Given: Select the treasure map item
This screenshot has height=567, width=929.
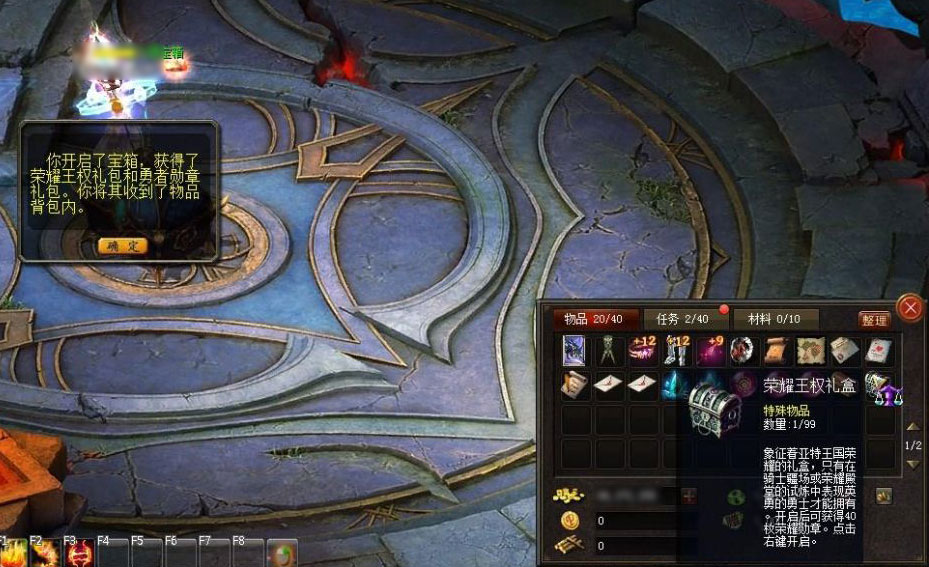Looking at the screenshot, I should pos(811,350).
